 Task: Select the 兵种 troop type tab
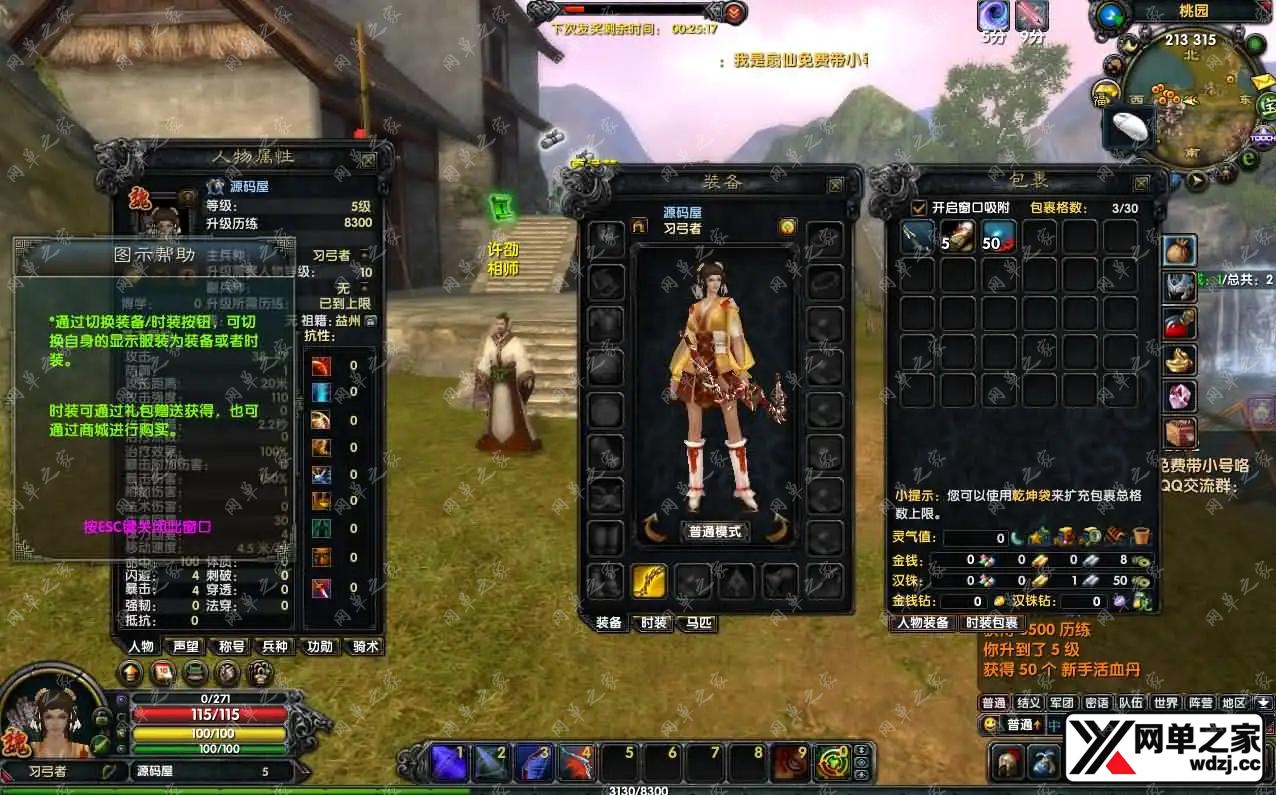[x=275, y=647]
